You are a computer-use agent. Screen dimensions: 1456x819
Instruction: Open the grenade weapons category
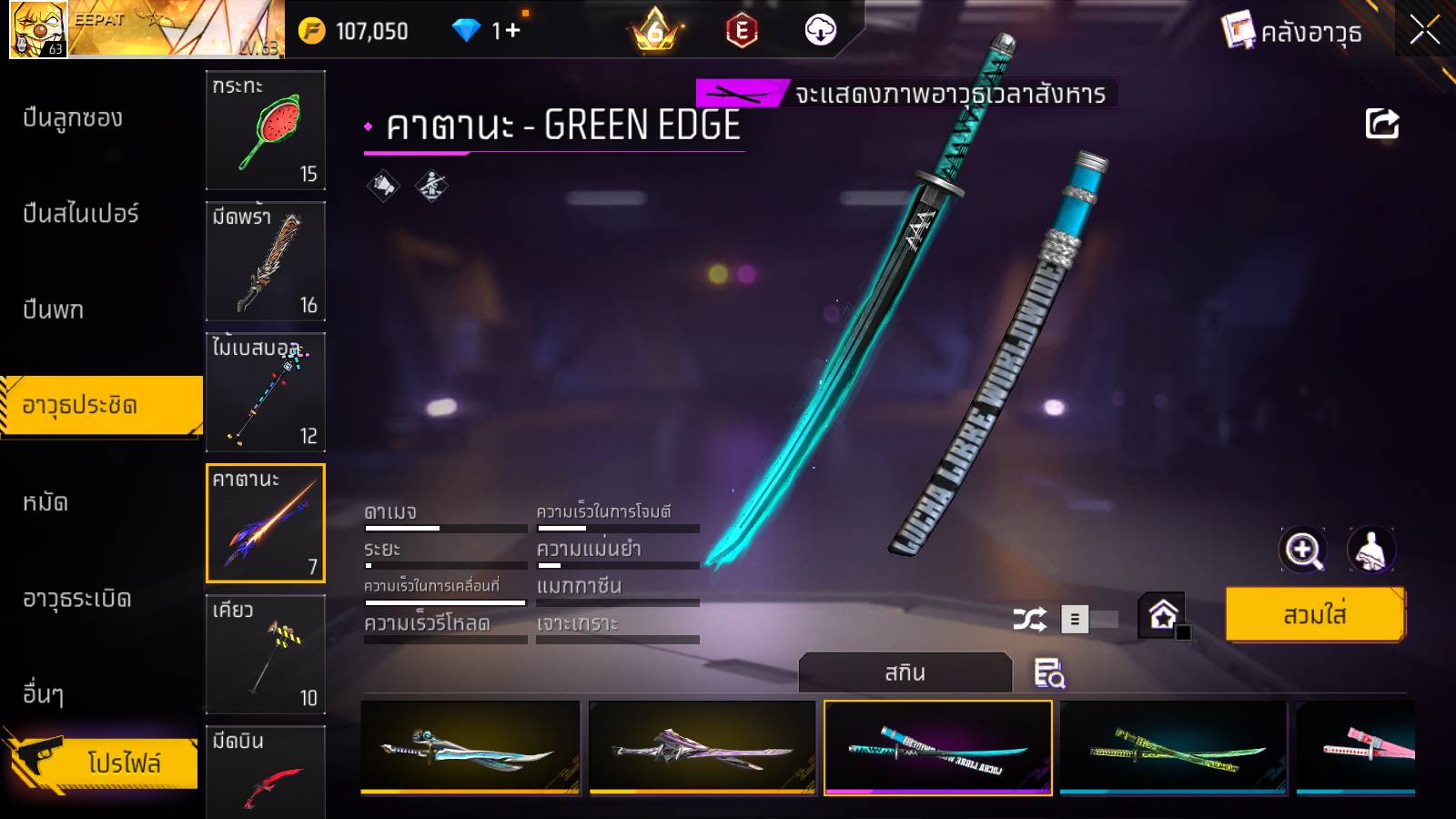pyautogui.click(x=76, y=599)
